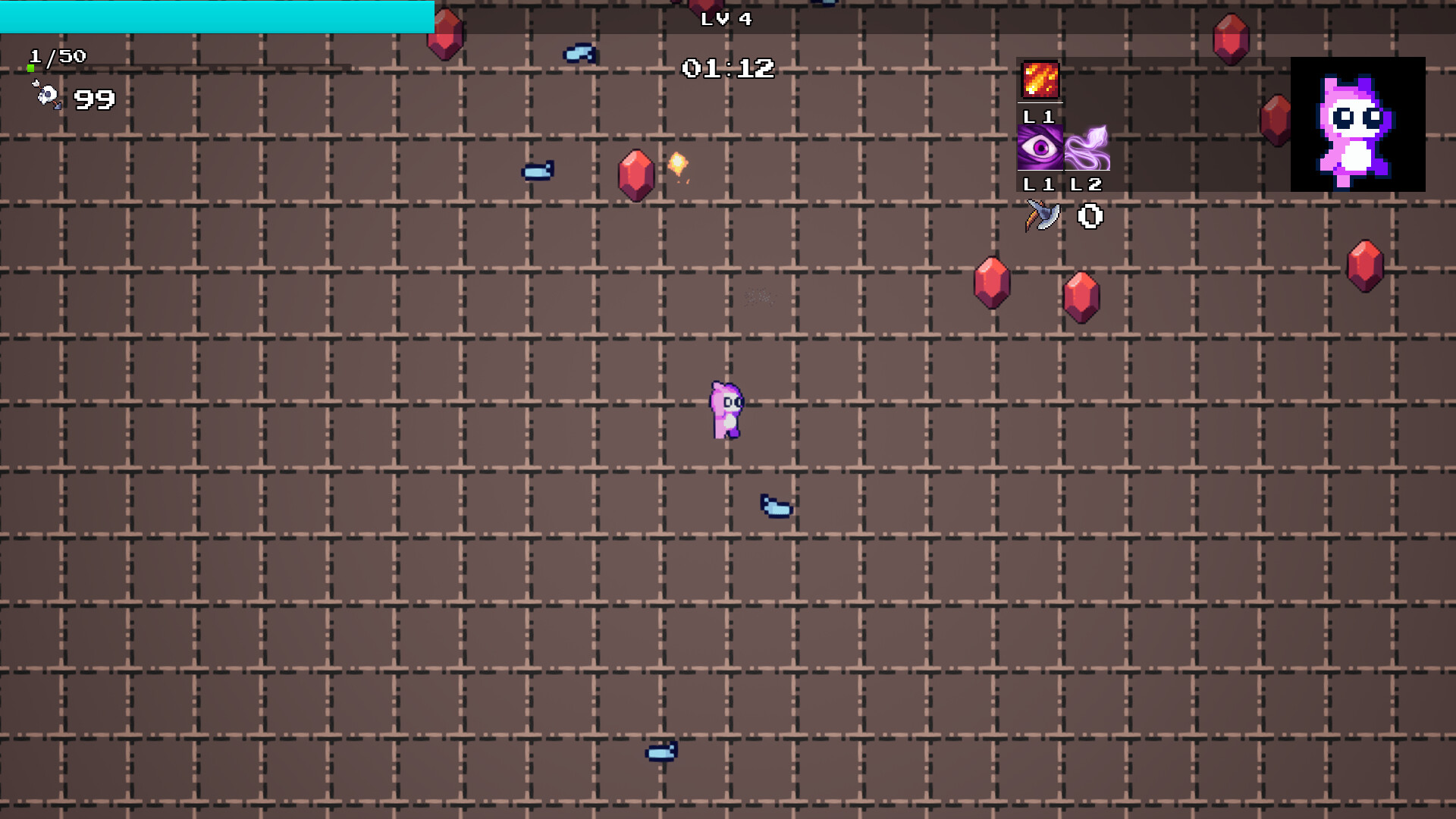
Task: Click the 1/50 progress counter text
Action: 56,55
